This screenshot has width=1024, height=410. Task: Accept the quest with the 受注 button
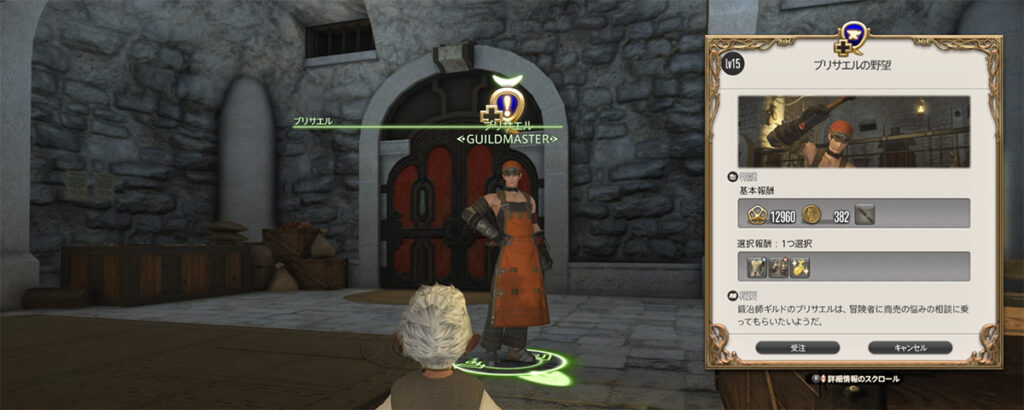click(x=797, y=347)
